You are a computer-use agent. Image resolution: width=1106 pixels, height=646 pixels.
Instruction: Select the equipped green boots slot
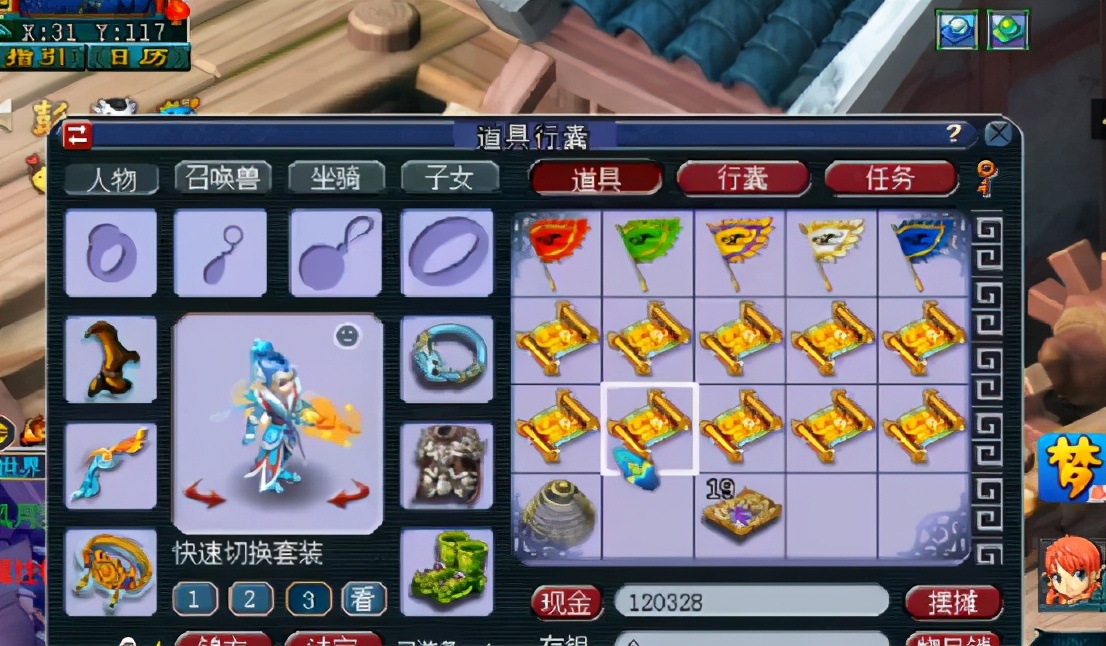click(x=446, y=572)
